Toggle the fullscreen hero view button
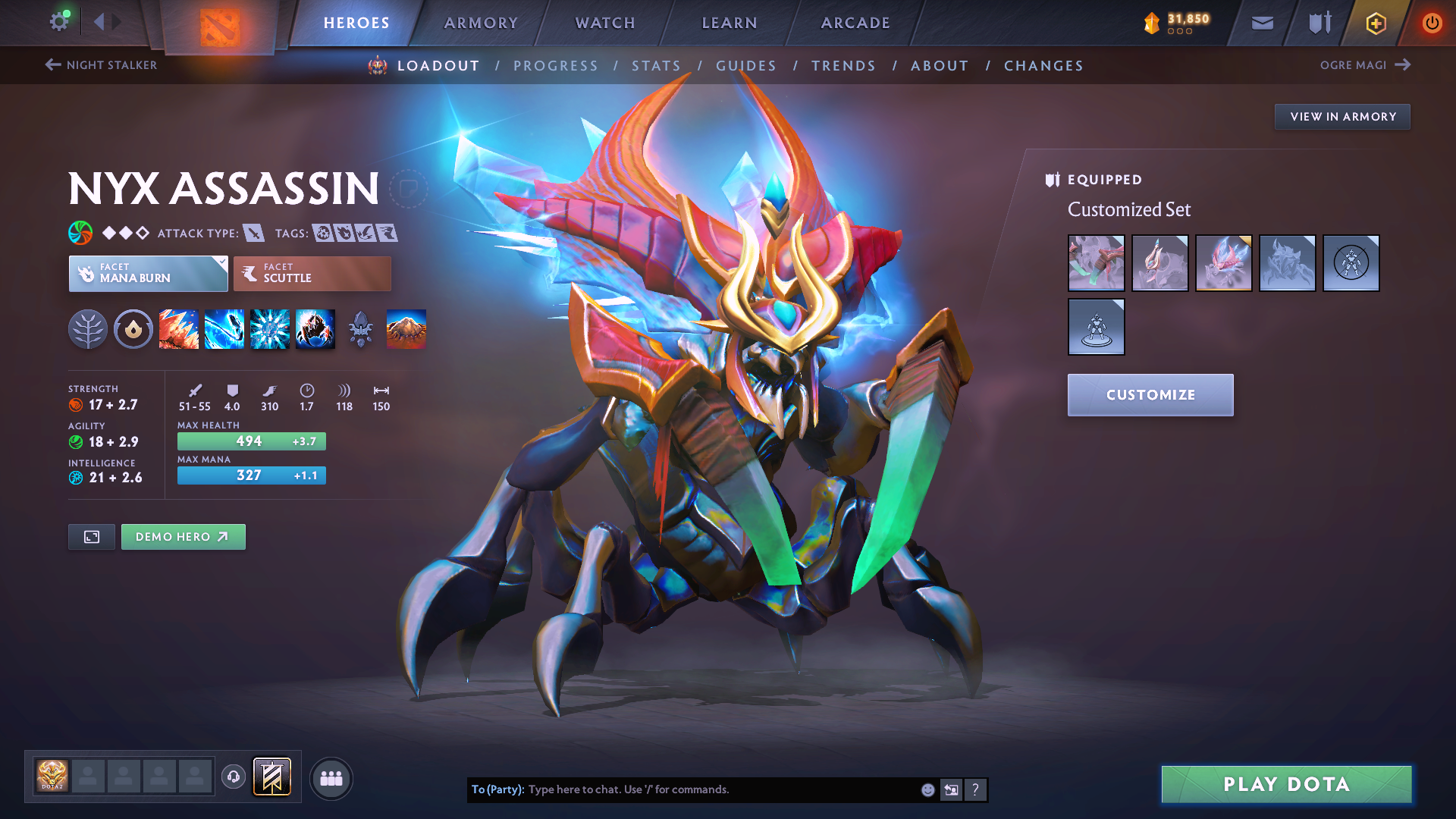 tap(92, 537)
